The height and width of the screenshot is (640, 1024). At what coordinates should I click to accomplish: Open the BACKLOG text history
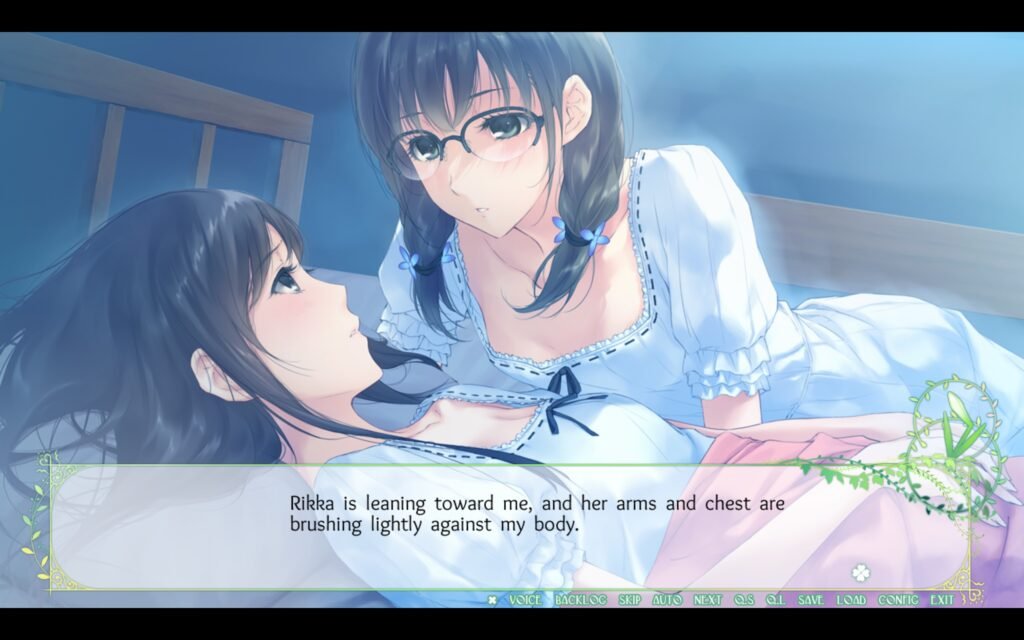[580, 600]
